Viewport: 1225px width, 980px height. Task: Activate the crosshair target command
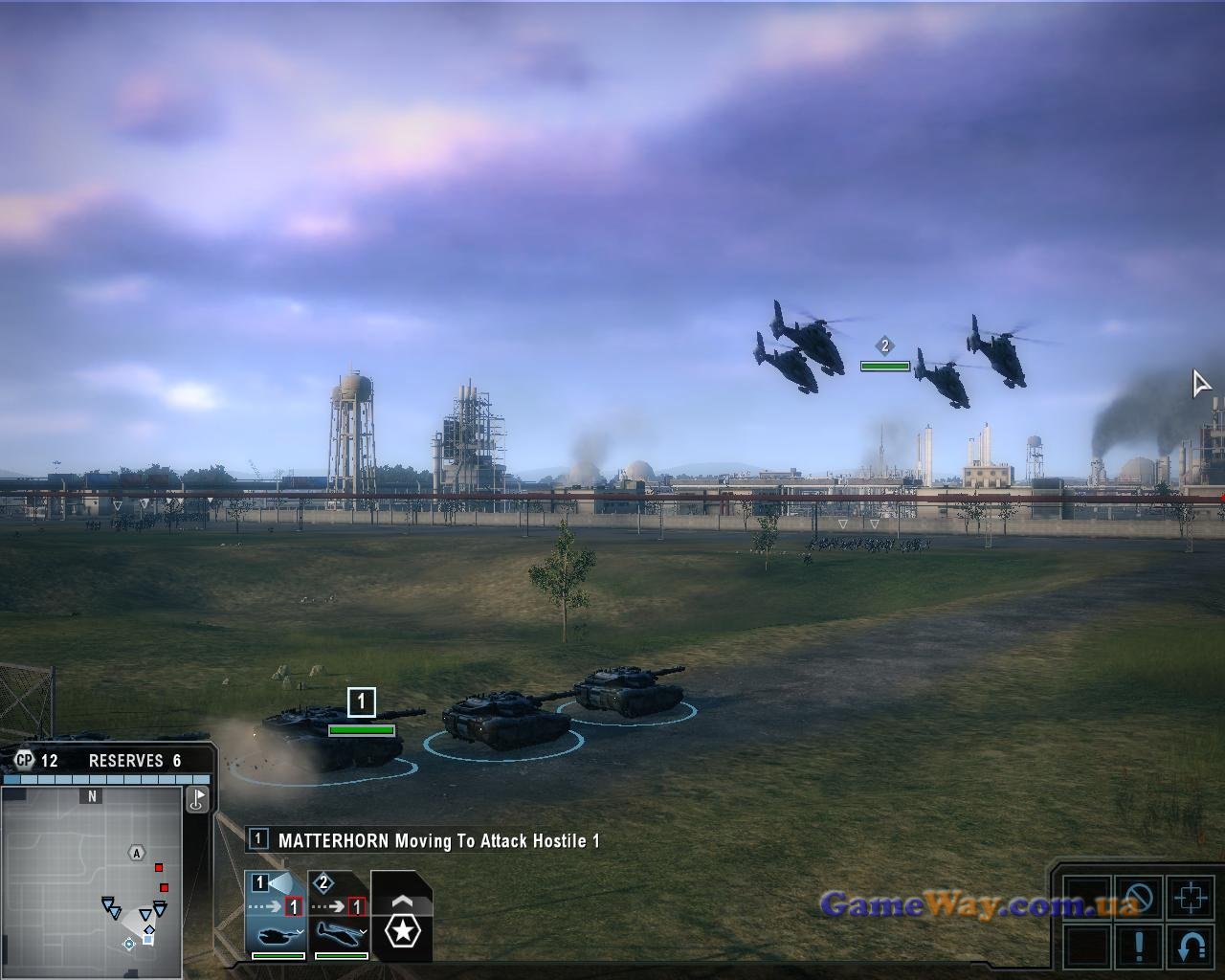click(1192, 899)
